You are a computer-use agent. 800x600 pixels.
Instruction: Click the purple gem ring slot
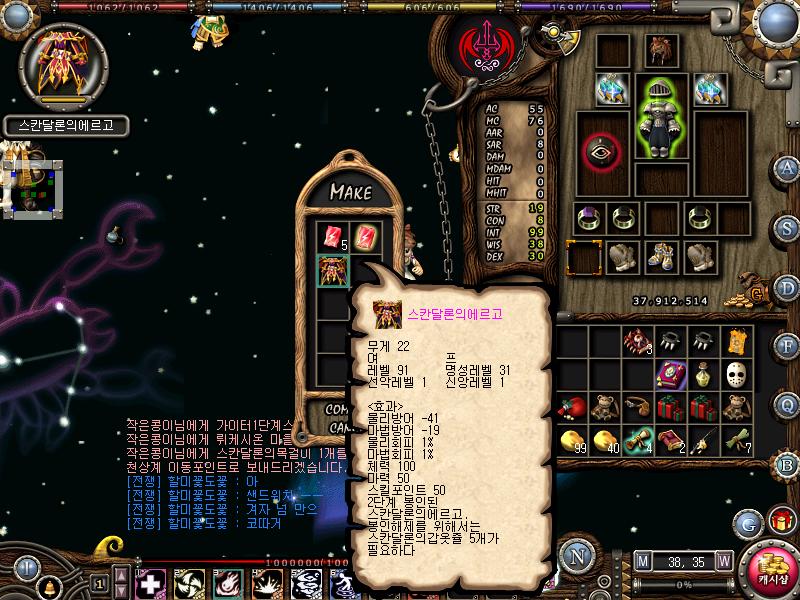click(590, 217)
